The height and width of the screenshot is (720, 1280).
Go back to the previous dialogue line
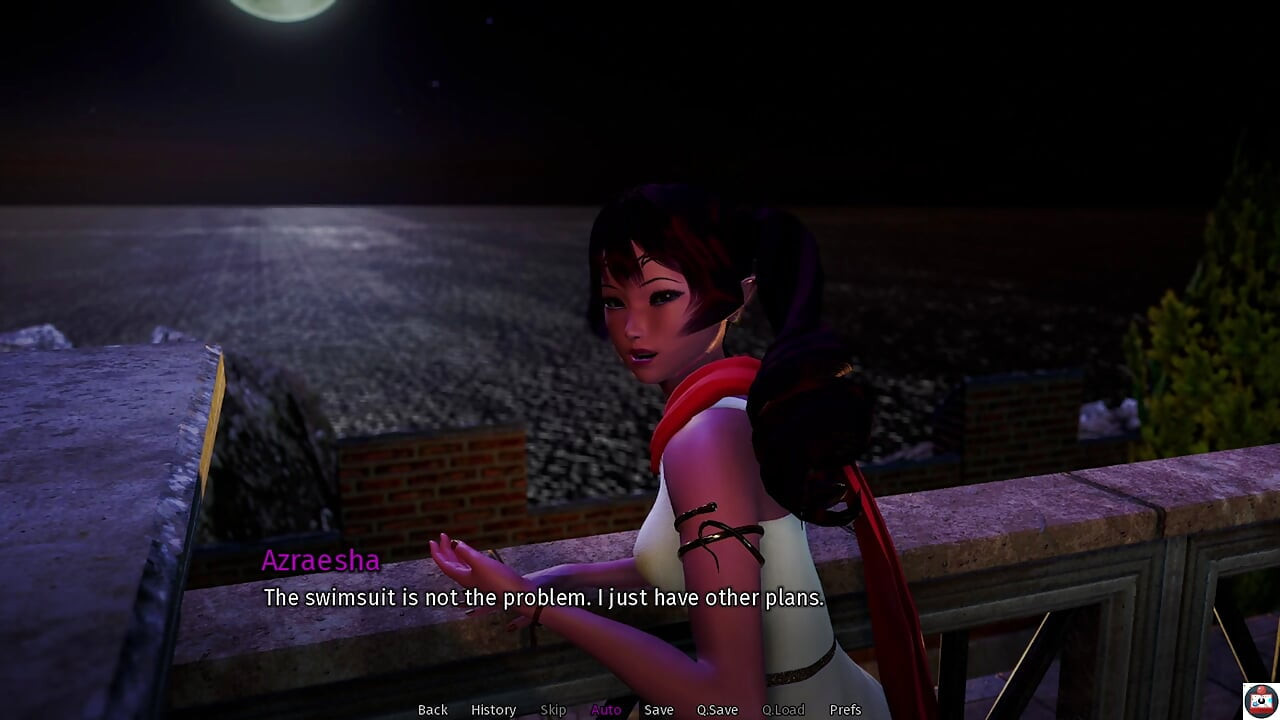coord(432,710)
